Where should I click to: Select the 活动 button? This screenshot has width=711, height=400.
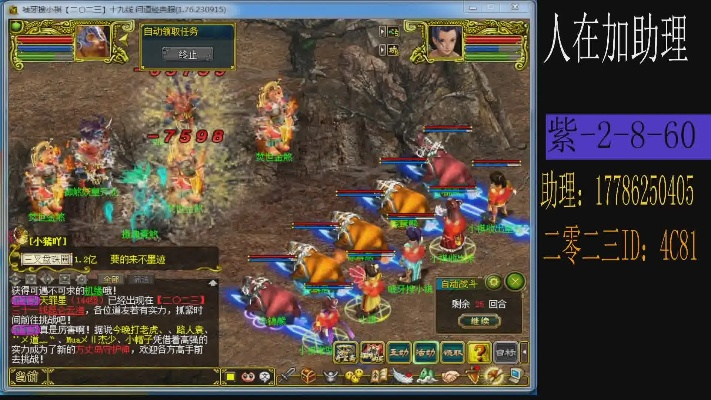pyautogui.click(x=426, y=351)
